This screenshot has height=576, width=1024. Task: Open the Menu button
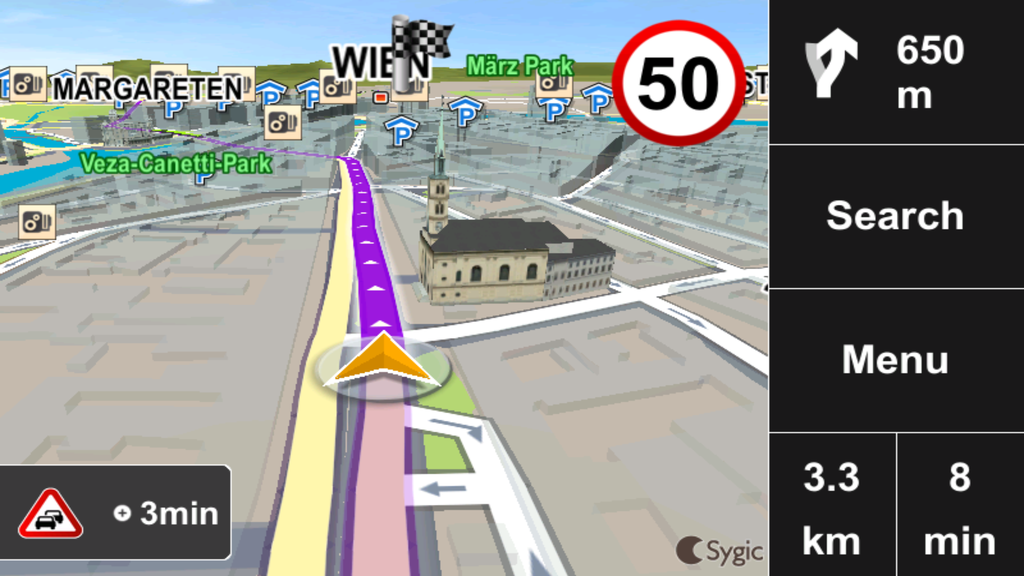895,360
